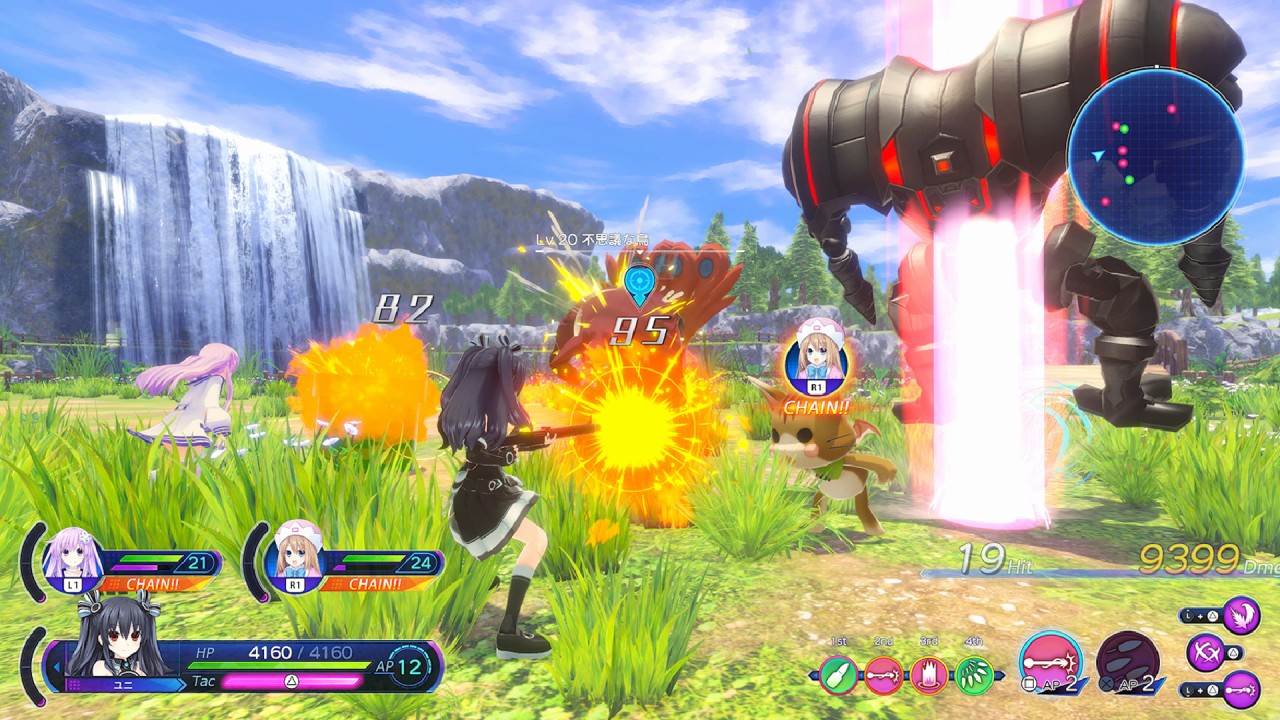
Task: Click the blue enemy target marker
Action: [x=636, y=284]
